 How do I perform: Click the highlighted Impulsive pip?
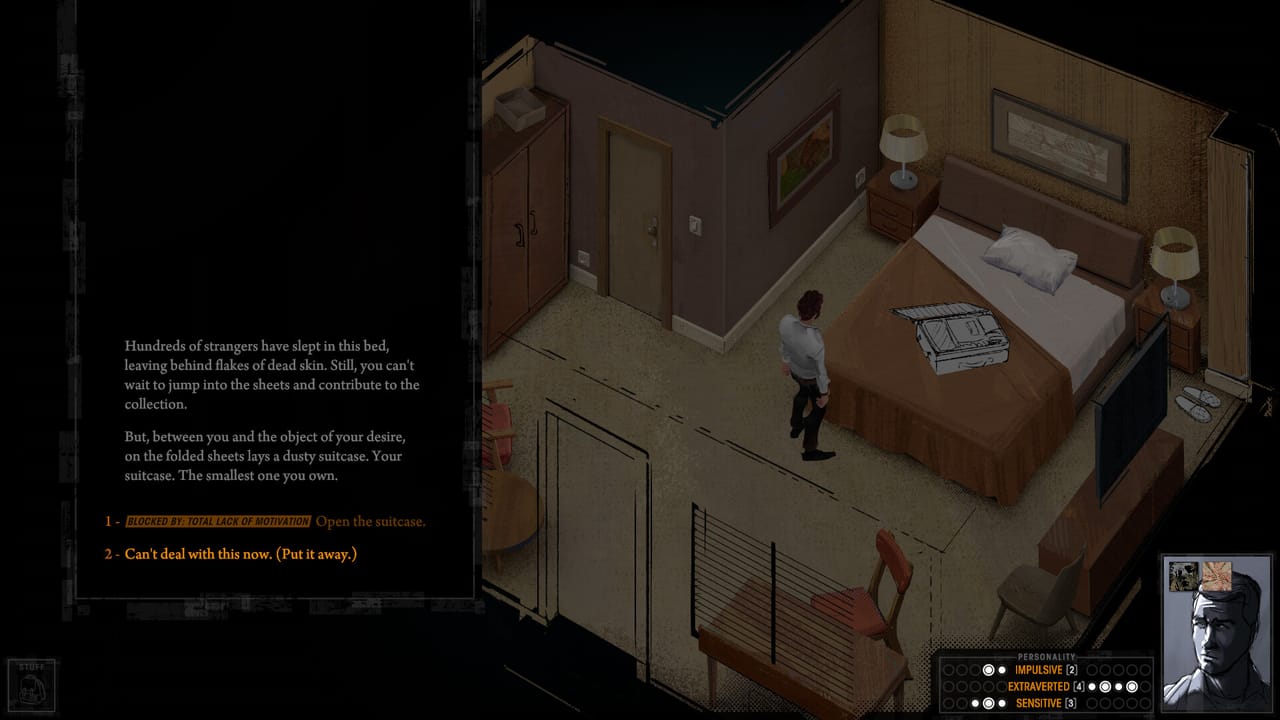pyautogui.click(x=987, y=669)
